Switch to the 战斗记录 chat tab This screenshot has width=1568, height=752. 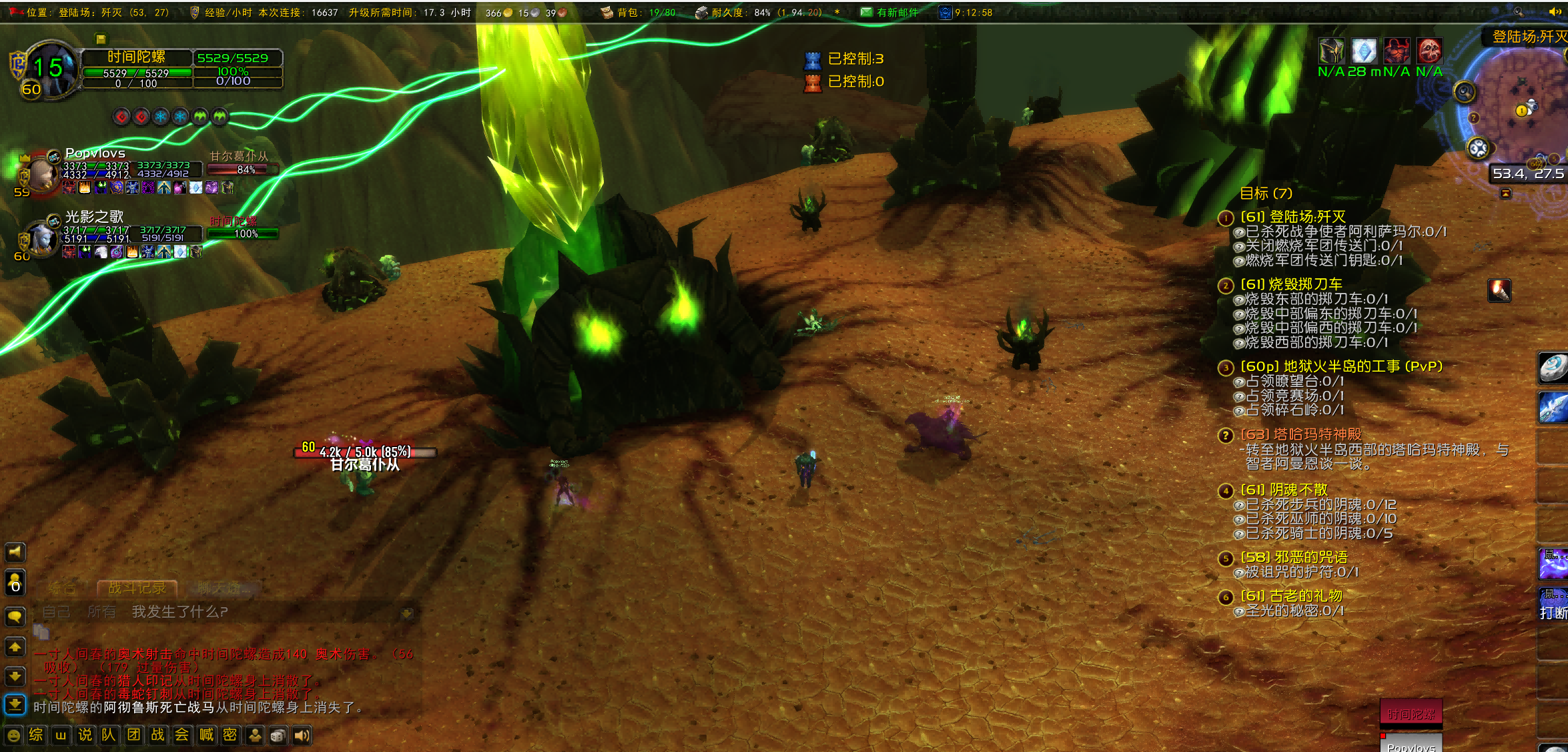pyautogui.click(x=137, y=588)
